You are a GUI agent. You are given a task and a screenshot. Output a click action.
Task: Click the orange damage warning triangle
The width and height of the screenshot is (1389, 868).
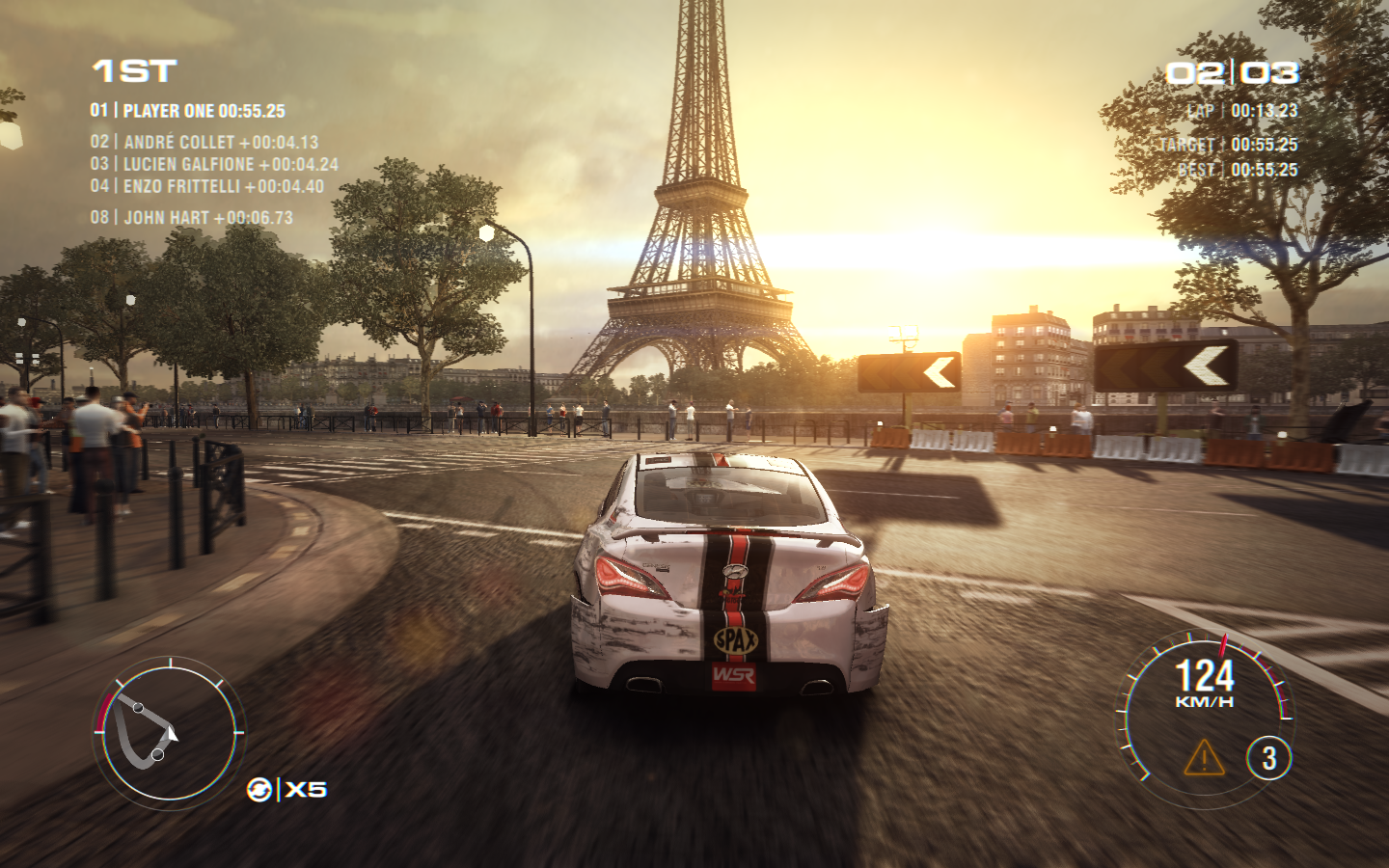click(1204, 759)
